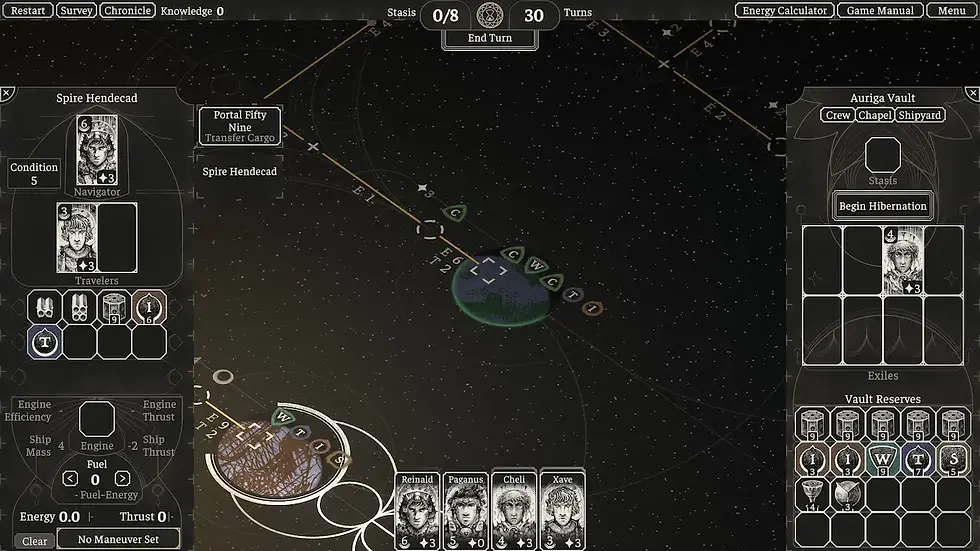Open the Energy Calculator
Image resolution: width=980 pixels, height=551 pixels.
787,11
